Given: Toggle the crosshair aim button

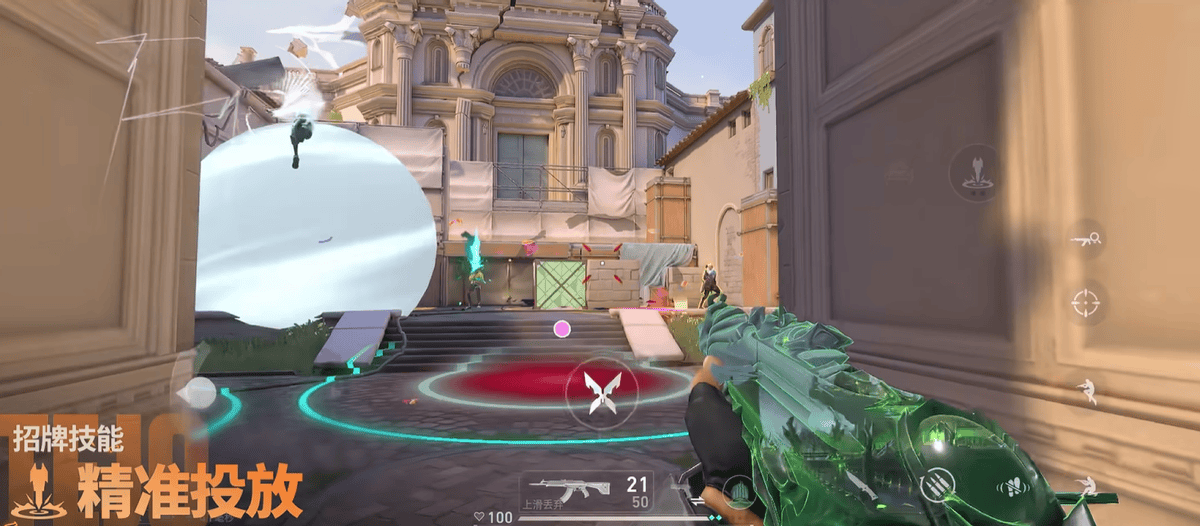Looking at the screenshot, I should 1085,301.
